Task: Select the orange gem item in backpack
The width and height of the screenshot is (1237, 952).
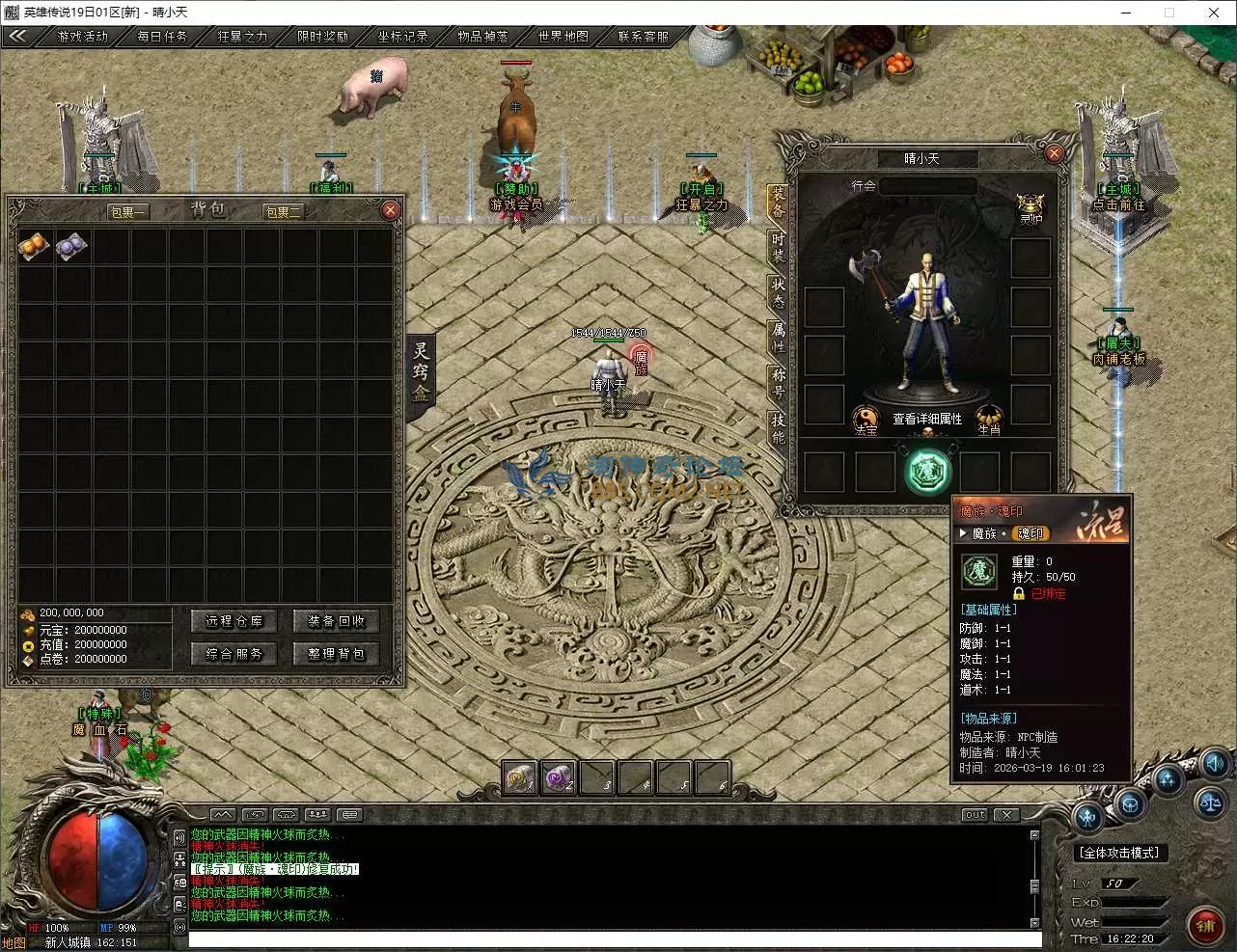Action: point(35,247)
